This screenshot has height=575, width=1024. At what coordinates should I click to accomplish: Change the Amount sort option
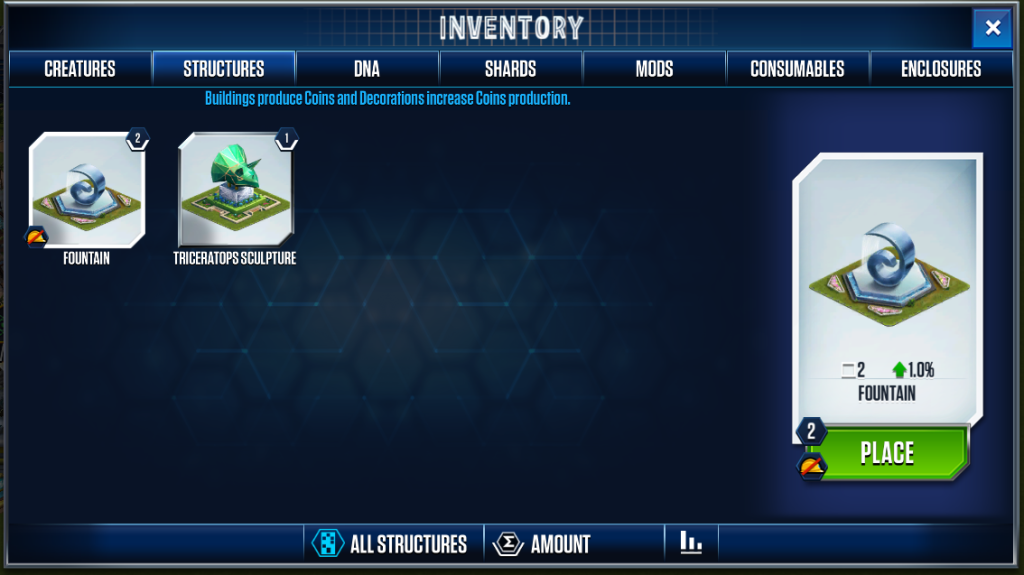click(x=543, y=544)
